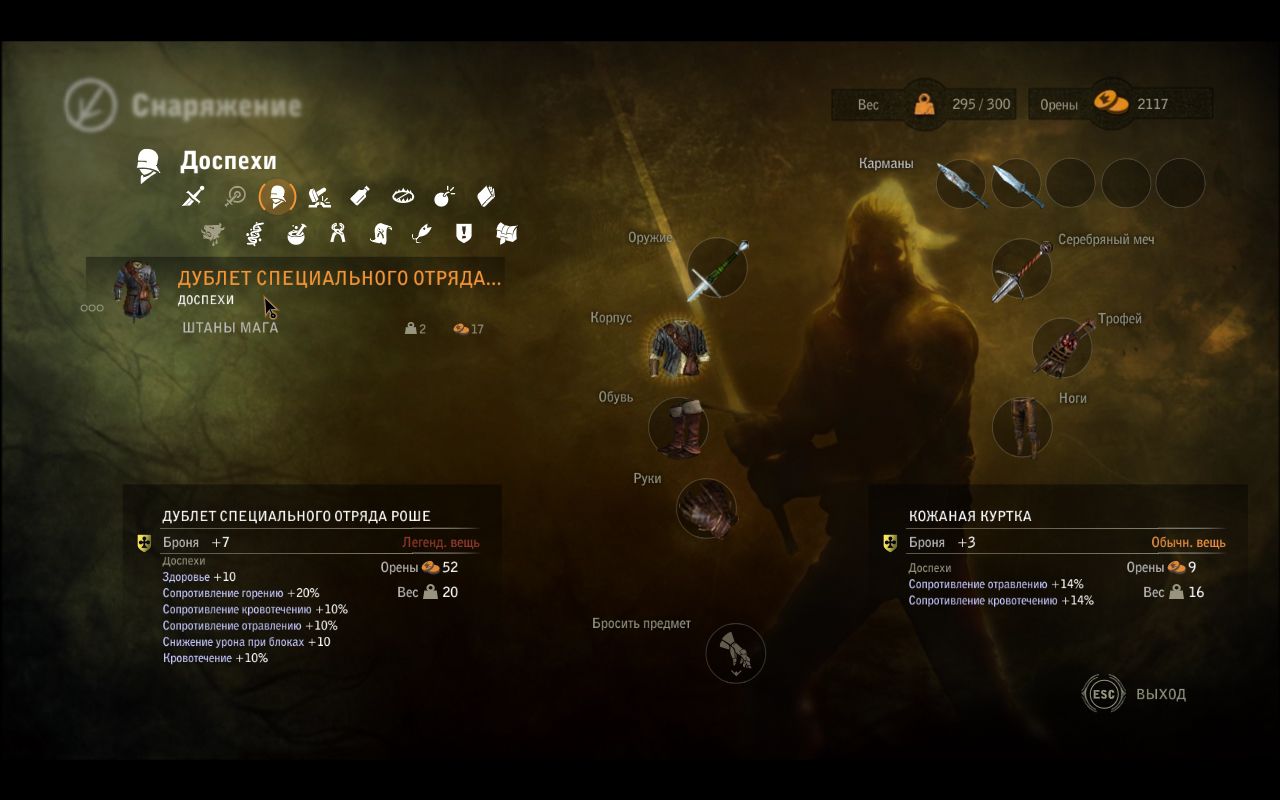Click Бросить предмет to drop an item
Screen dimensions: 1280x800
(736, 653)
